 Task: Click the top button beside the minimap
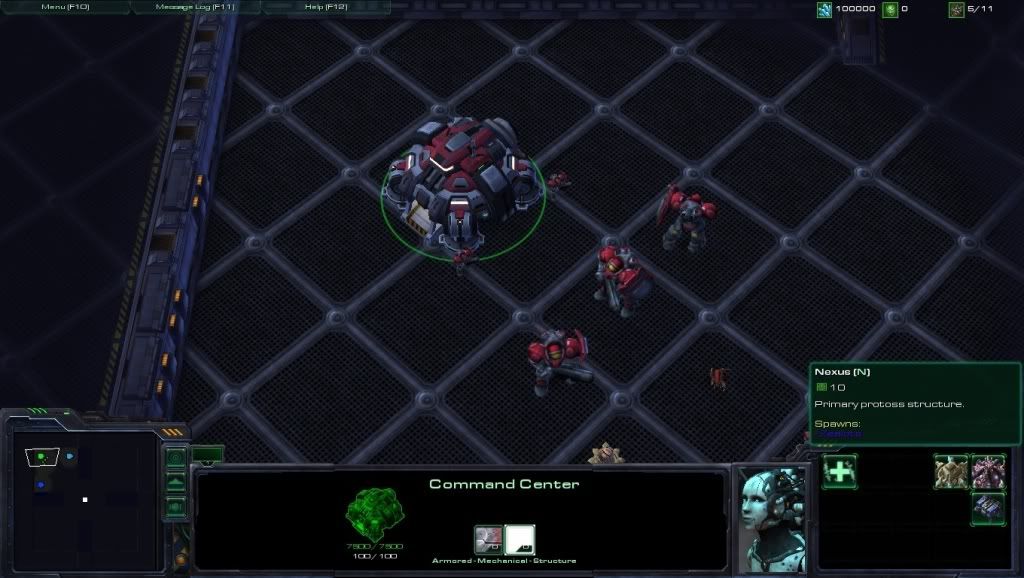coord(176,459)
